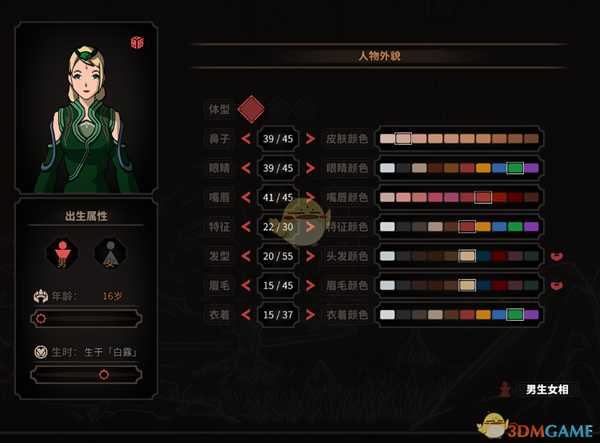600x443 pixels.
Task: Pick the orange clothing color (衣着颜色) swatch
Action: (x=483, y=315)
